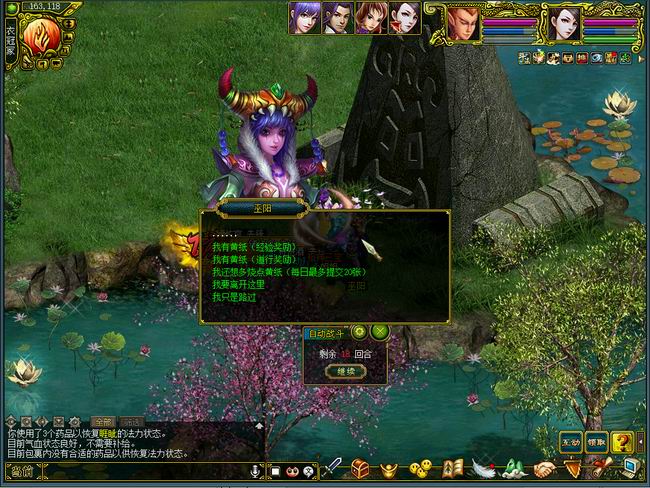Viewport: 650px width, 488px height.
Task: Pick the 我只是路过 reply
Action: pos(234,297)
